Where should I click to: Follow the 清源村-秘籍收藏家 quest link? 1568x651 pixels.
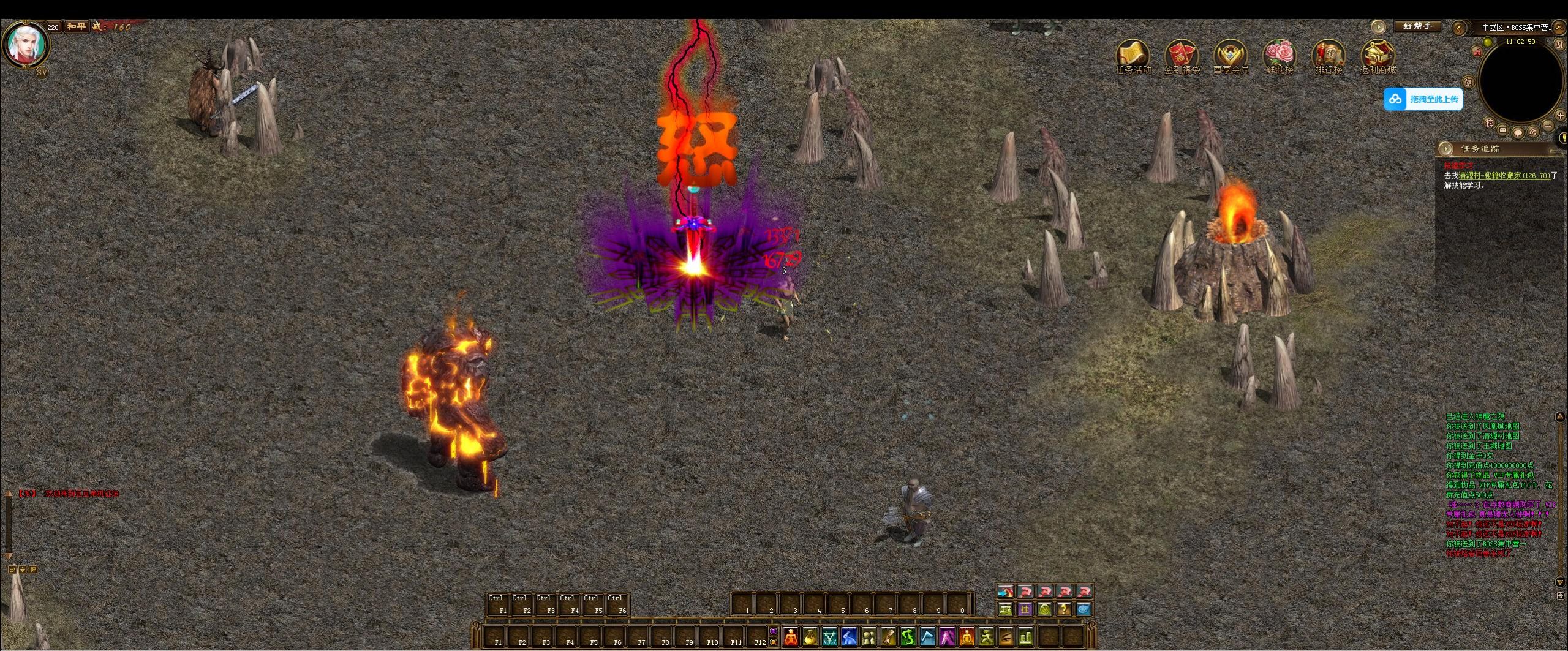(1507, 176)
